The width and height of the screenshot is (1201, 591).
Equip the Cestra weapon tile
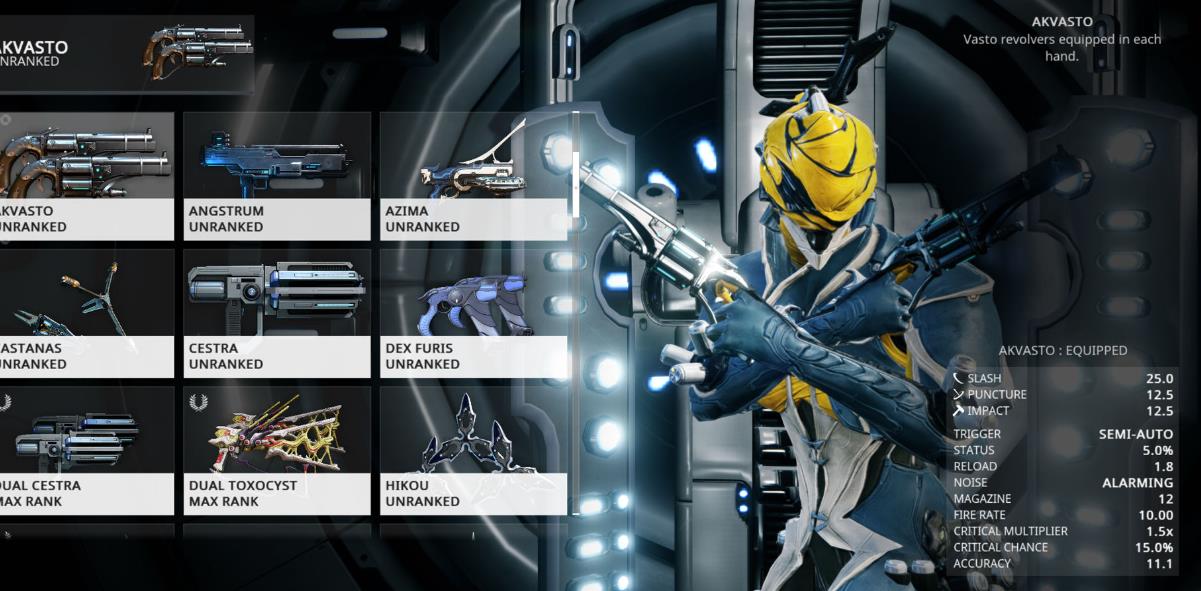(277, 312)
